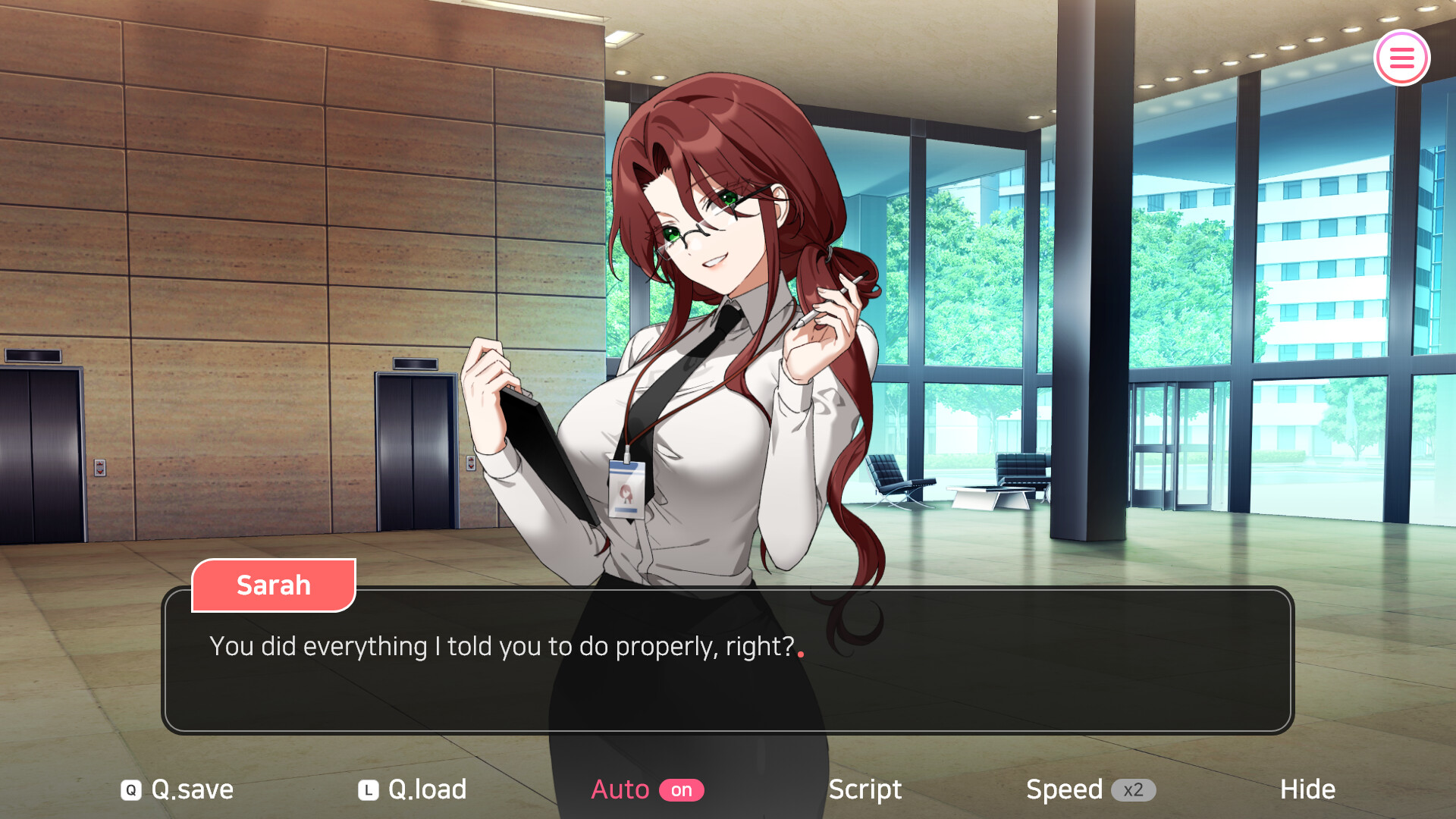Open the Speed options by clicking x2
Screen dimensions: 1456x819
point(1133,789)
